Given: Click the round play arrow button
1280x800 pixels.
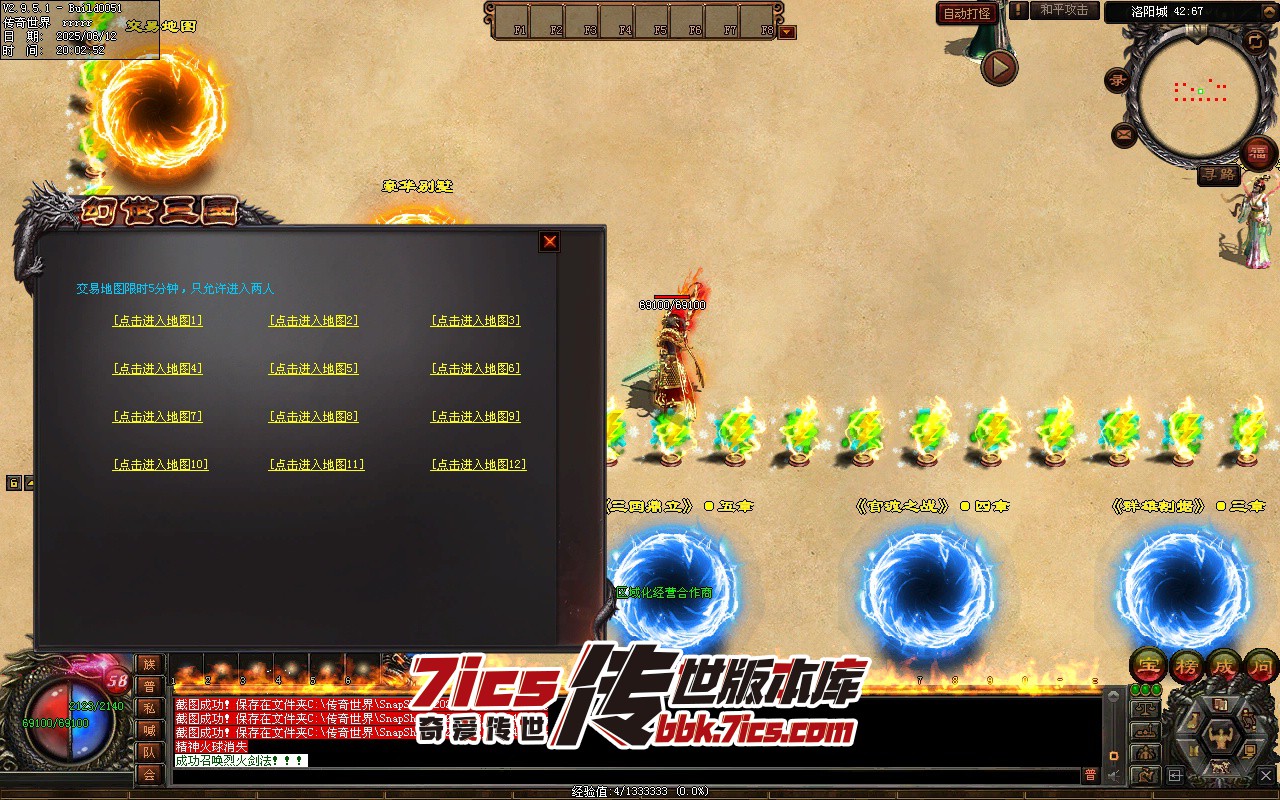Looking at the screenshot, I should point(998,68).
